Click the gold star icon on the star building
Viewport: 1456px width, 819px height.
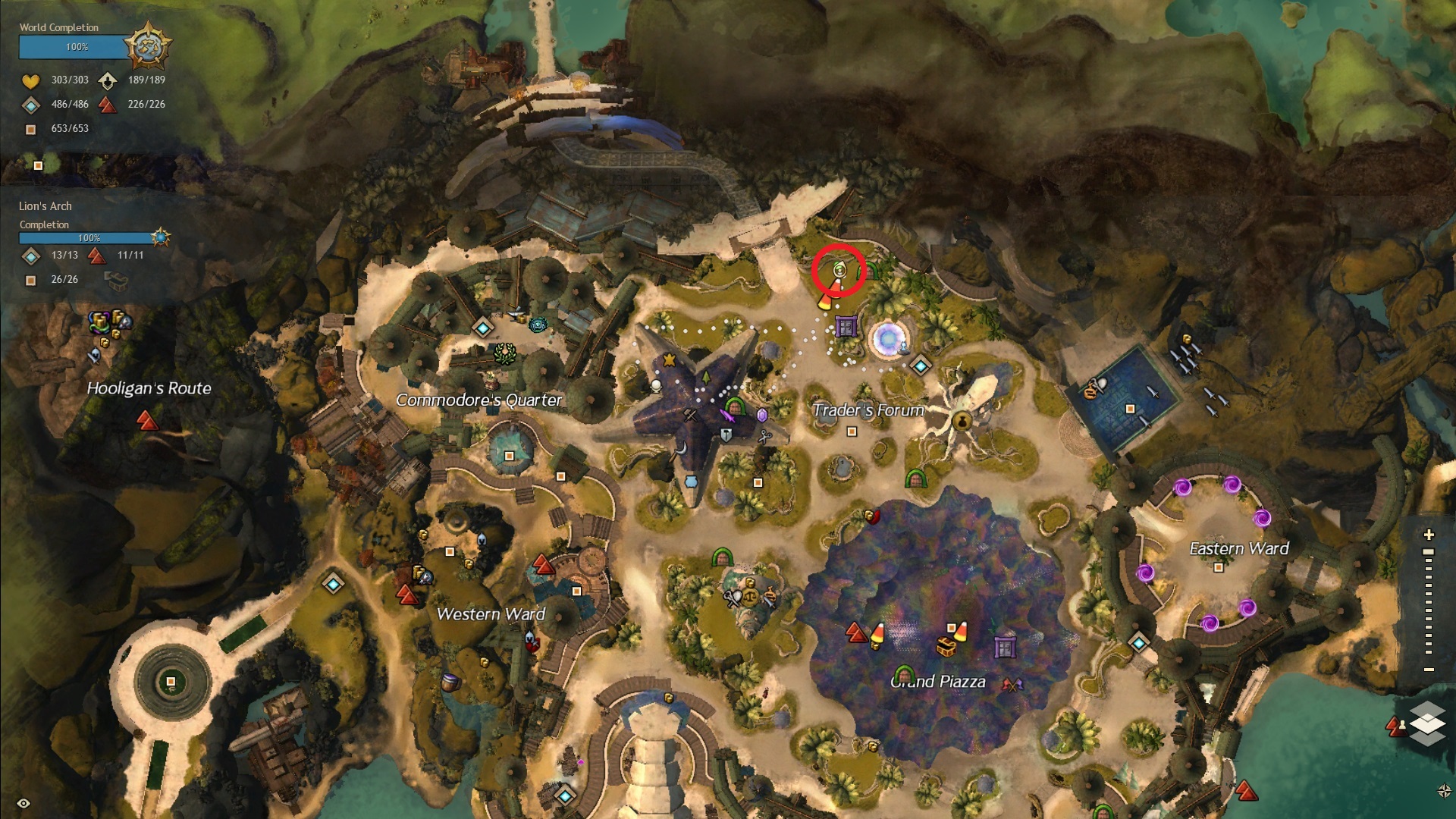[669, 360]
